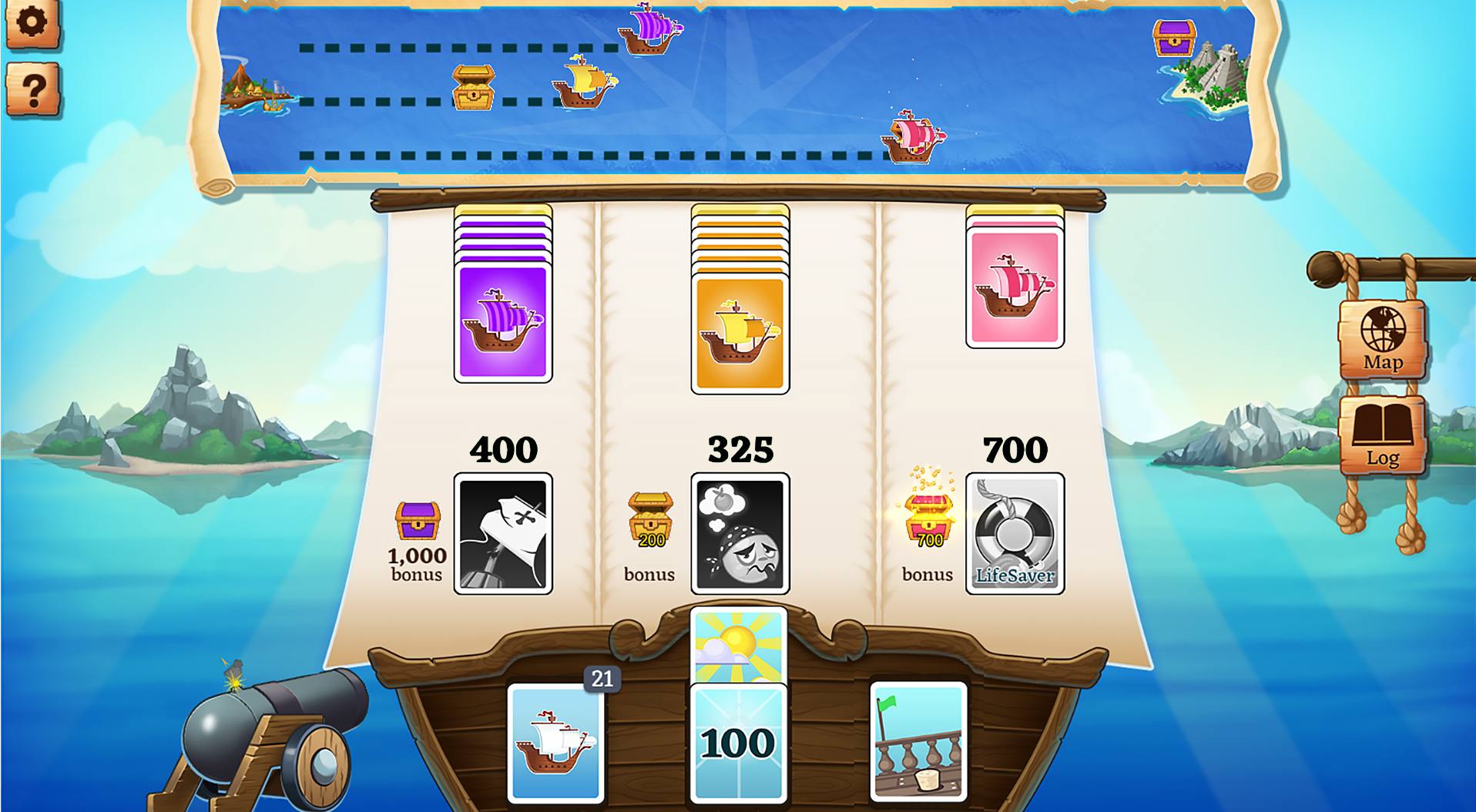The height and width of the screenshot is (812, 1476).
Task: Select the white ship card showing 21 remaining
Action: click(x=555, y=743)
